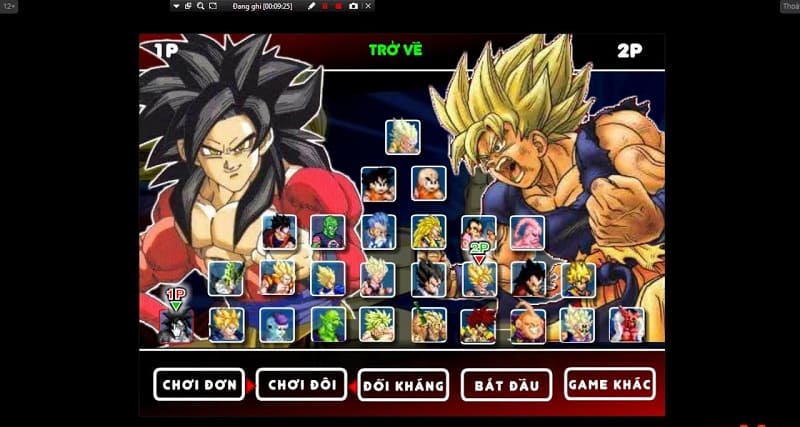
Task: Click the TRỞ VỀ back button
Action: click(395, 50)
